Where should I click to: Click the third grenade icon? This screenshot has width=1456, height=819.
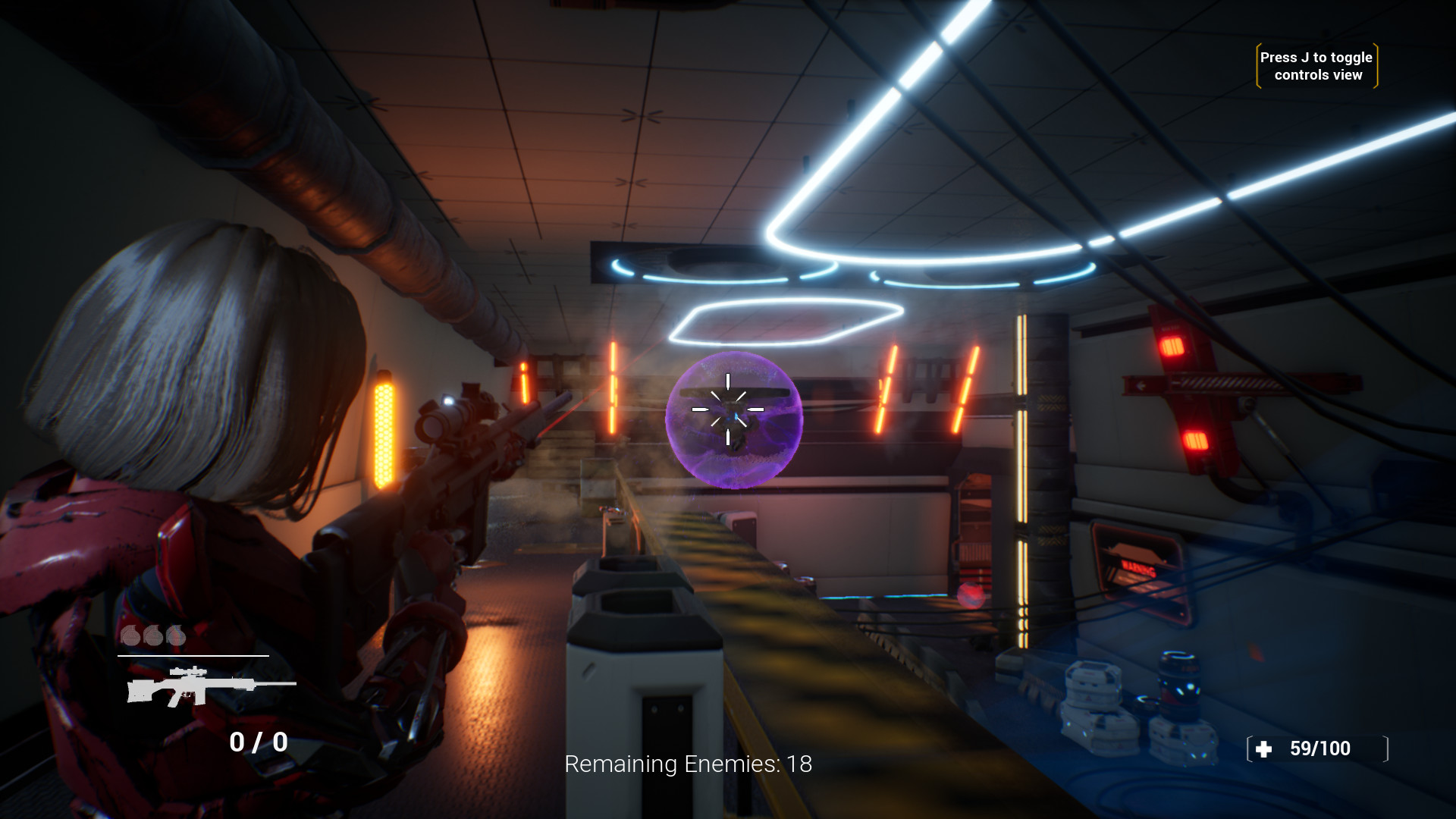(x=175, y=635)
